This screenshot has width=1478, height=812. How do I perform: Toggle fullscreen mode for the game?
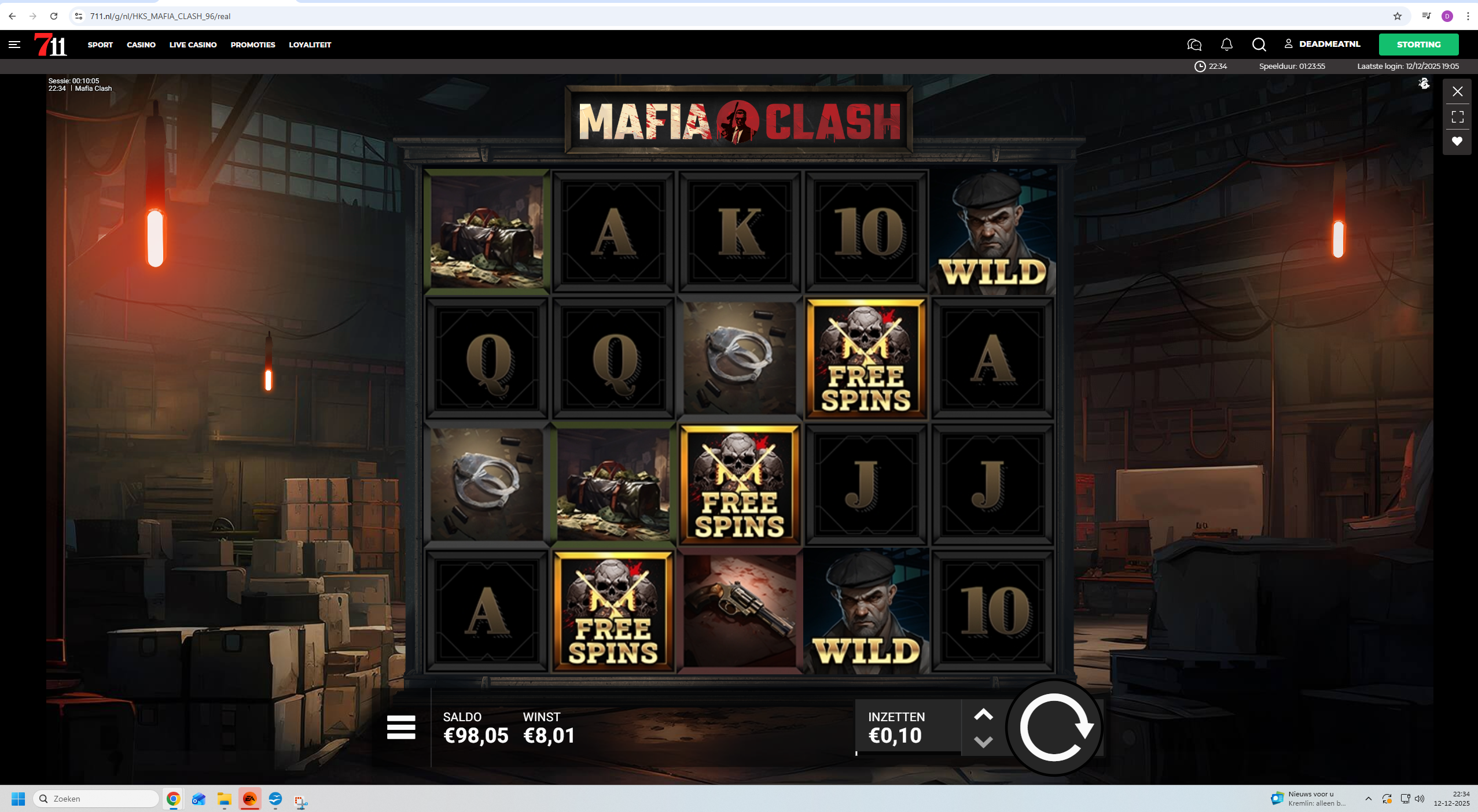1457,117
